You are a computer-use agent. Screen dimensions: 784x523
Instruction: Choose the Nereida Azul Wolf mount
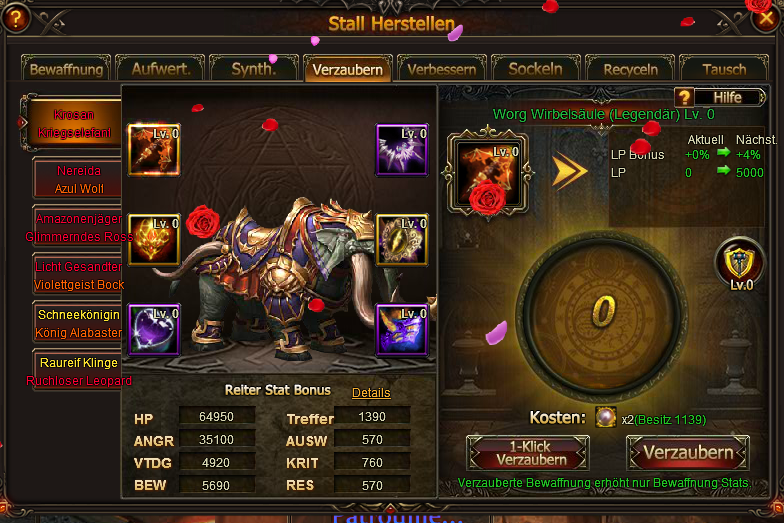tap(79, 179)
